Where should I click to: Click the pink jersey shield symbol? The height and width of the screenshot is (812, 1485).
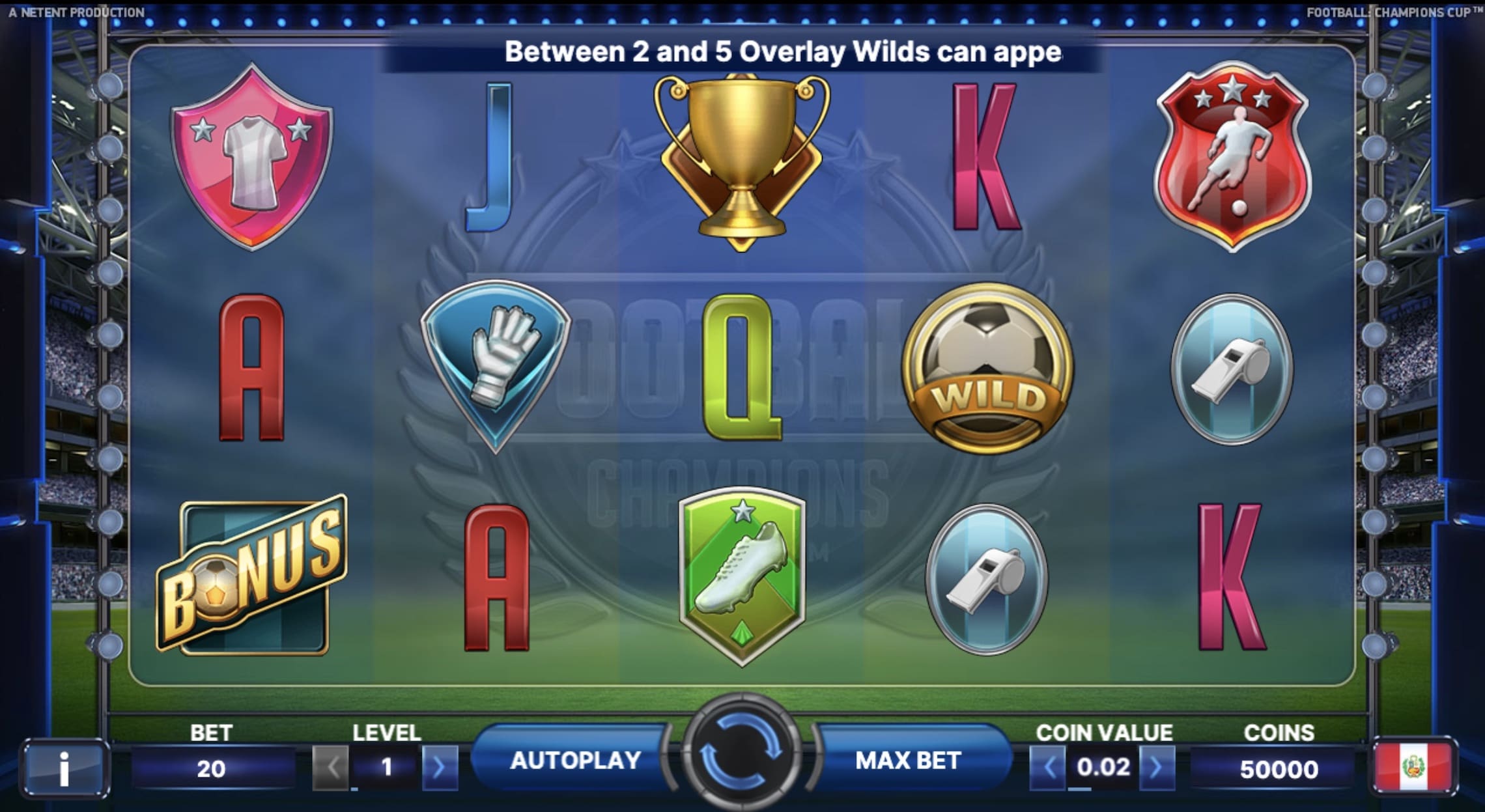pyautogui.click(x=252, y=156)
